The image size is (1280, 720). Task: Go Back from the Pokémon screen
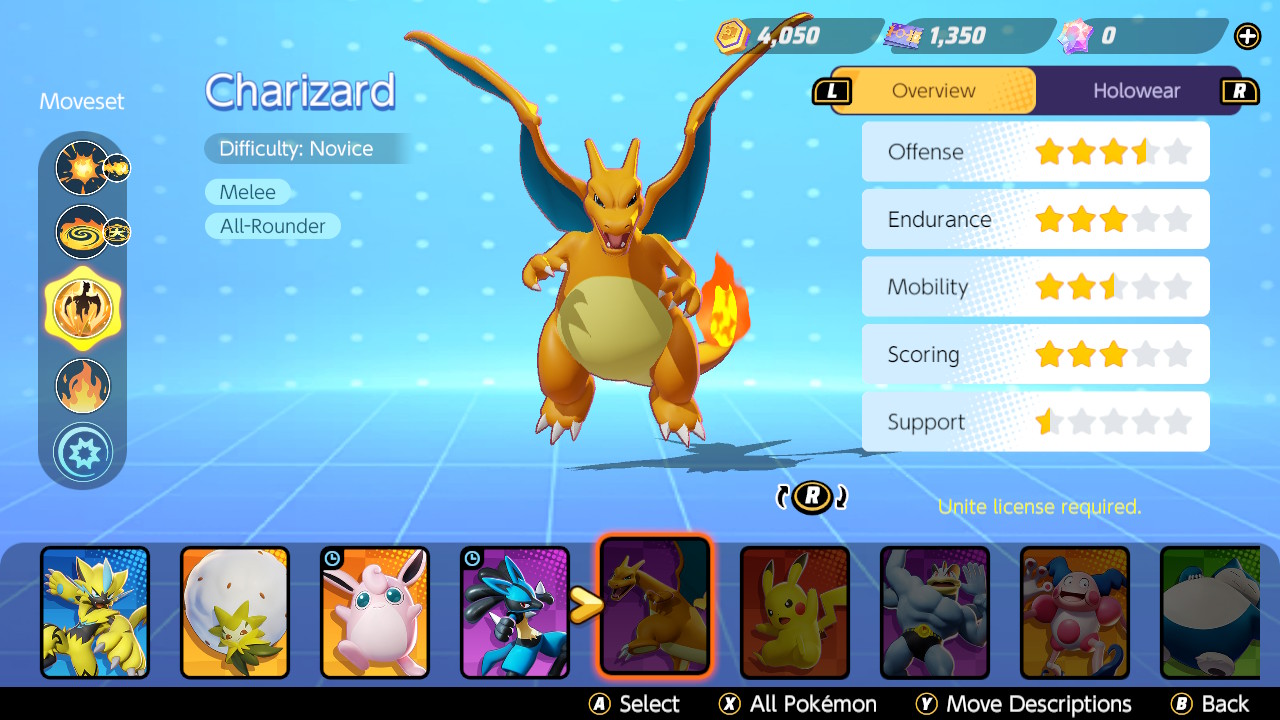point(1210,704)
